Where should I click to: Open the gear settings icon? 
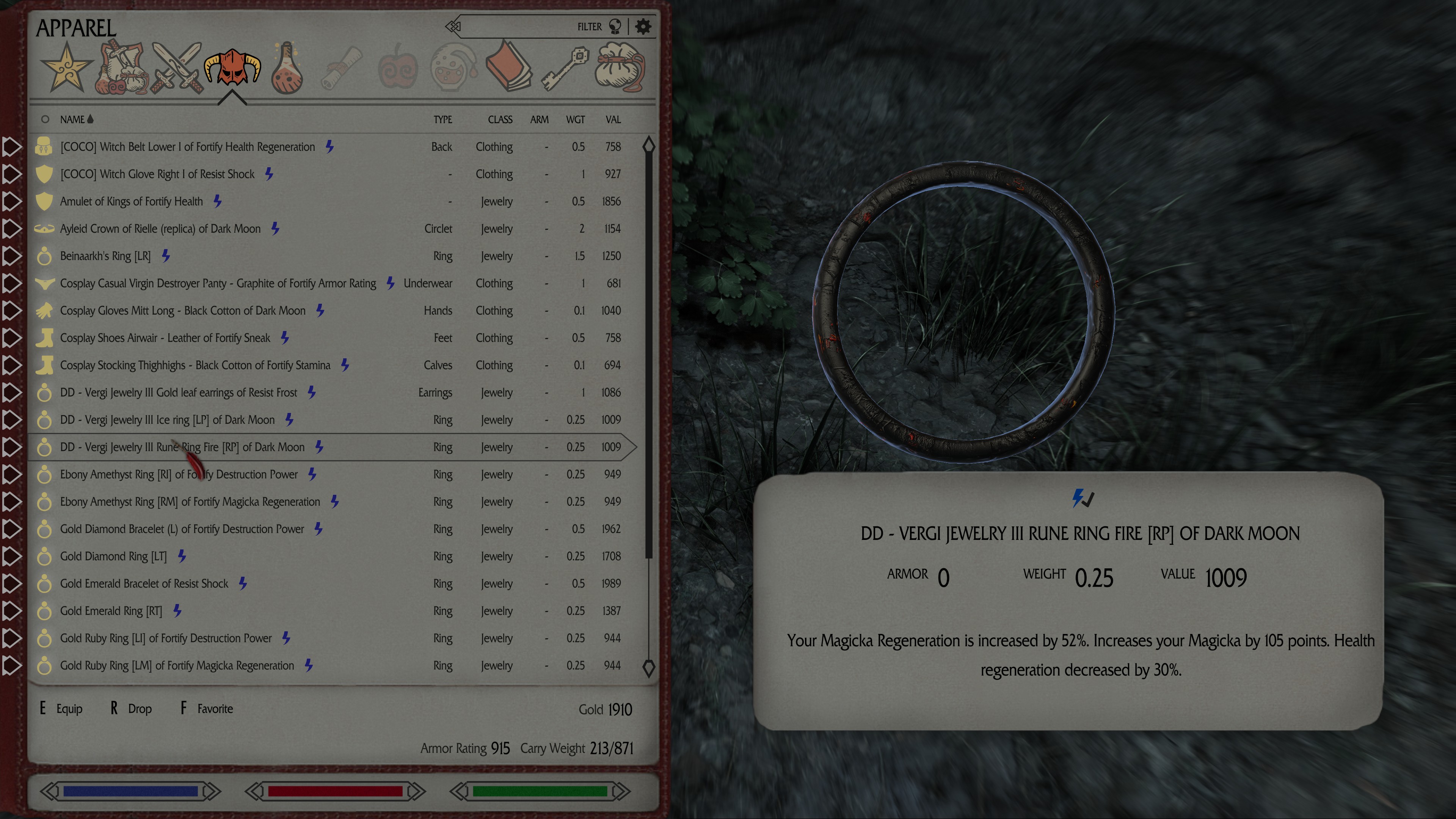coord(643,27)
